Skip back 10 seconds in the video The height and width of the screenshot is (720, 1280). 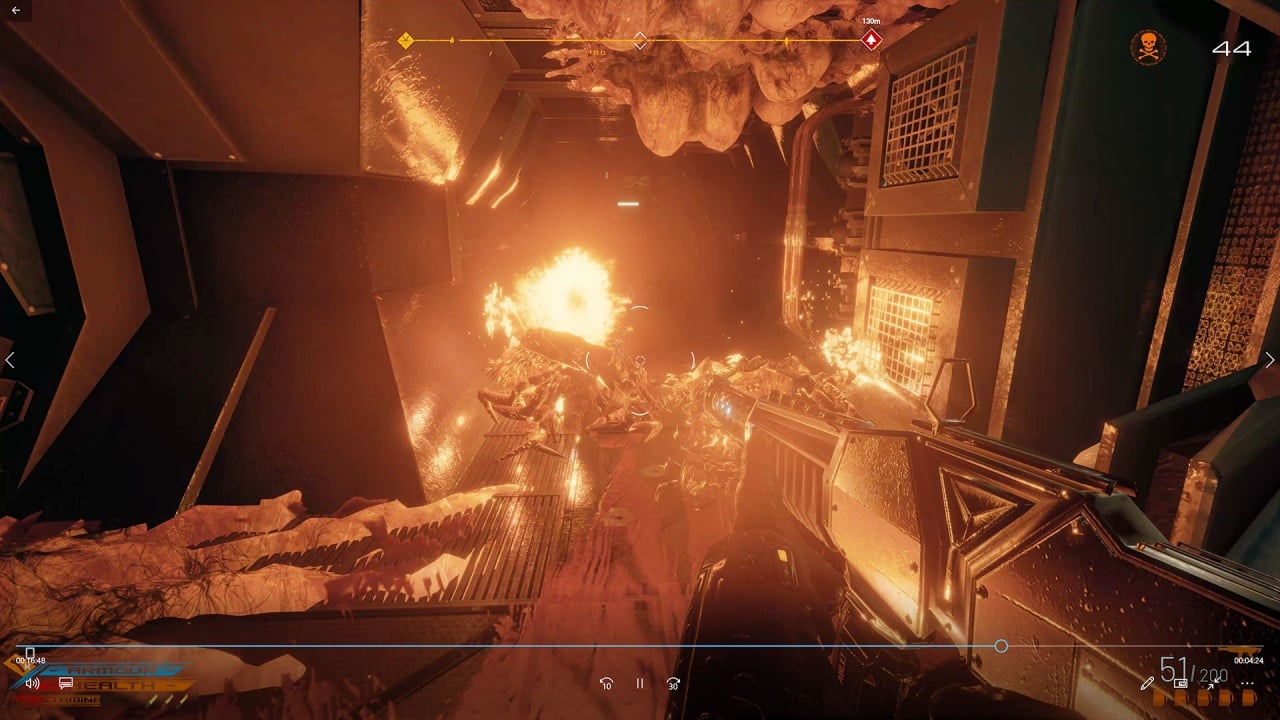click(606, 683)
